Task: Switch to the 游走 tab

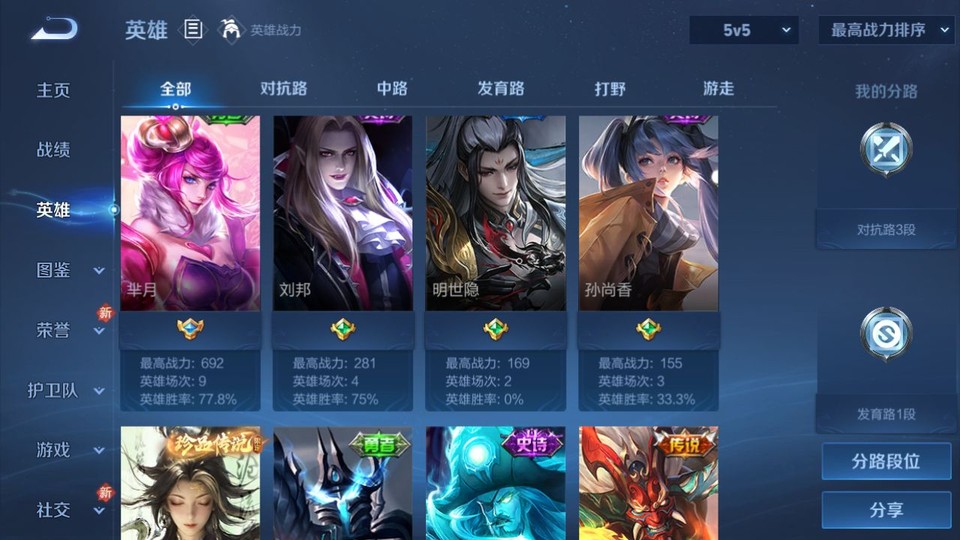Action: point(718,89)
